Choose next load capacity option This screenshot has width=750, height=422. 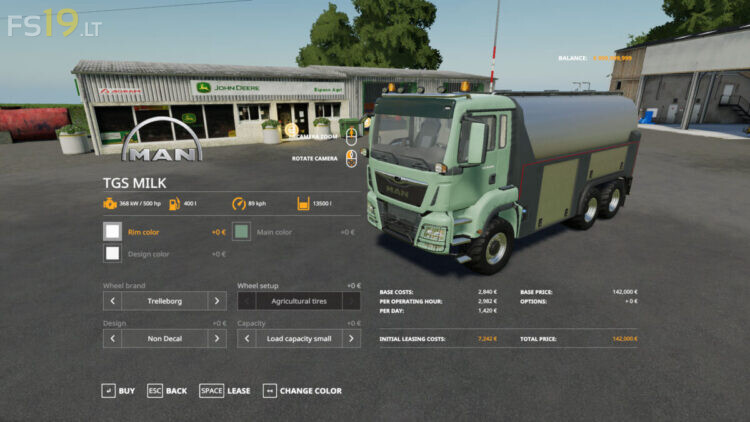pos(351,339)
